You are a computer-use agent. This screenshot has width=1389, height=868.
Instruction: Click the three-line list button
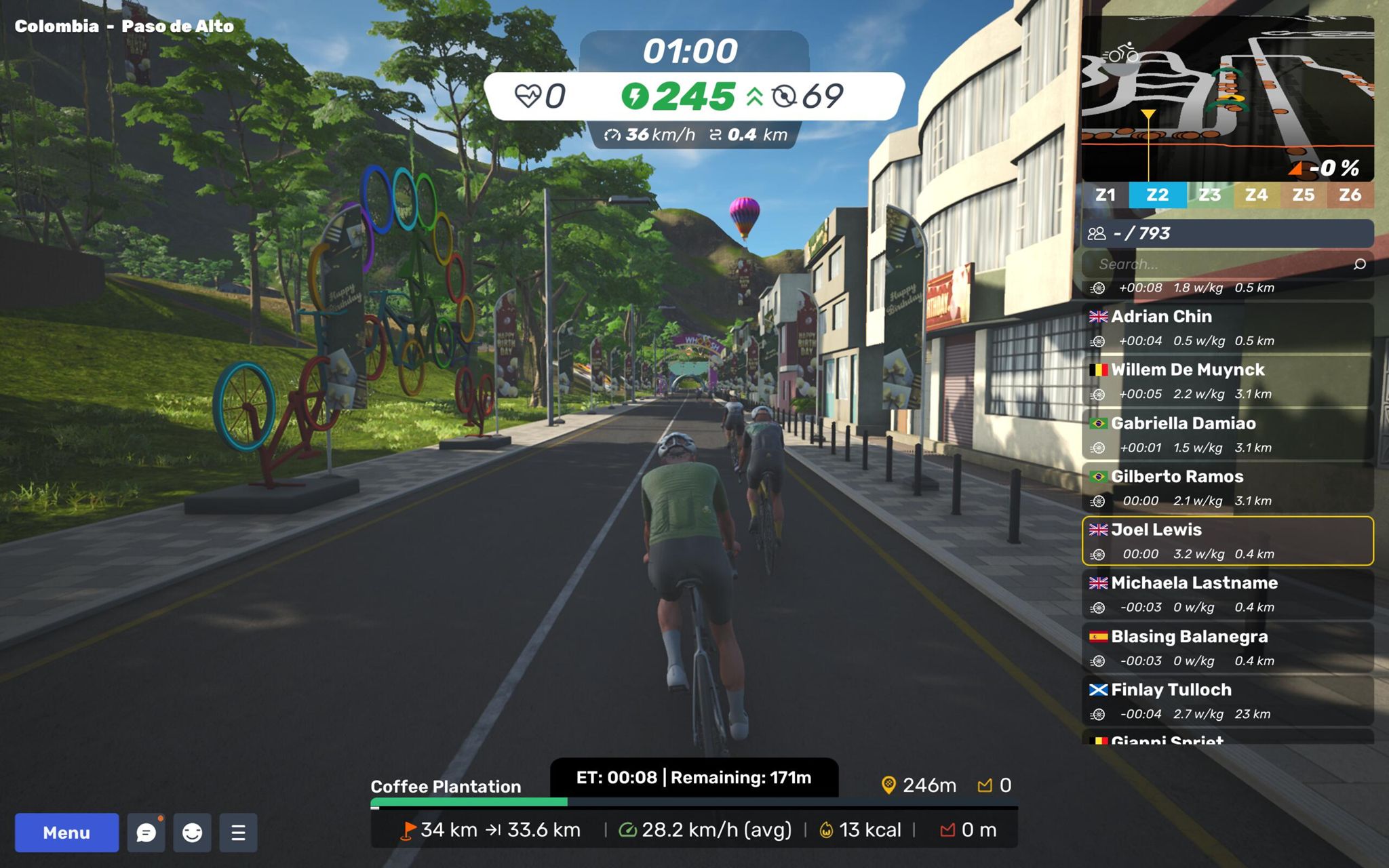pos(238,832)
